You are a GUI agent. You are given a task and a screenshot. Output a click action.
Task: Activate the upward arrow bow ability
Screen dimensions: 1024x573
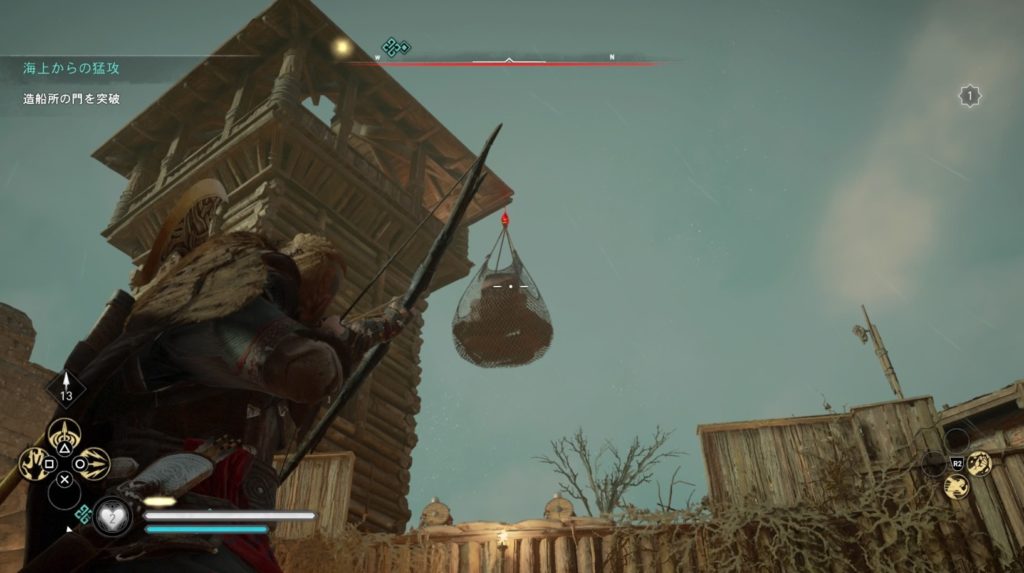pos(65,434)
